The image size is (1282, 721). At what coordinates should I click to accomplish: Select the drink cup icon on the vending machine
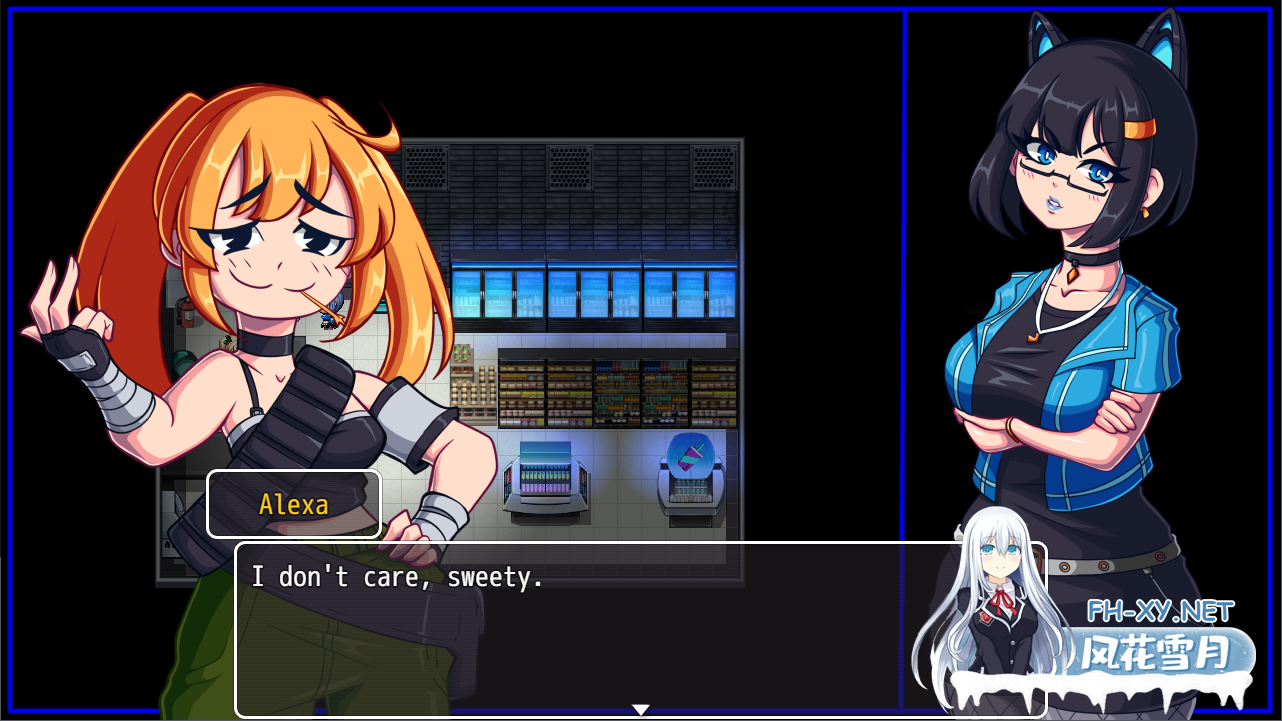pos(690,455)
